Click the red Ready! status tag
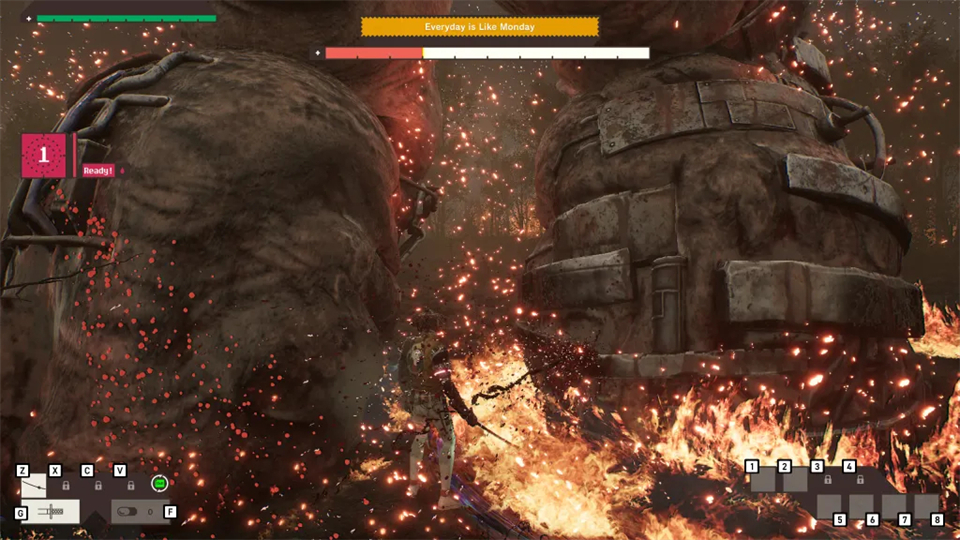The image size is (960, 540). (98, 170)
